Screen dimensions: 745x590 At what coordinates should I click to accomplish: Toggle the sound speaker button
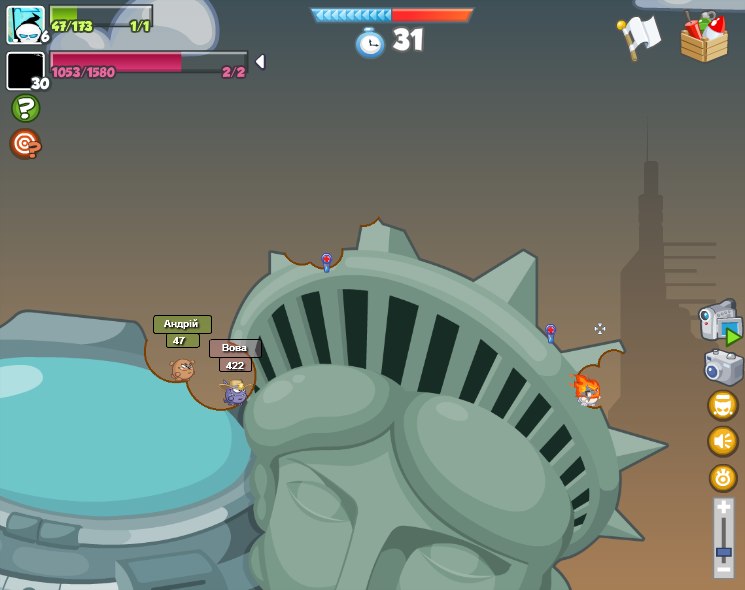(x=722, y=441)
